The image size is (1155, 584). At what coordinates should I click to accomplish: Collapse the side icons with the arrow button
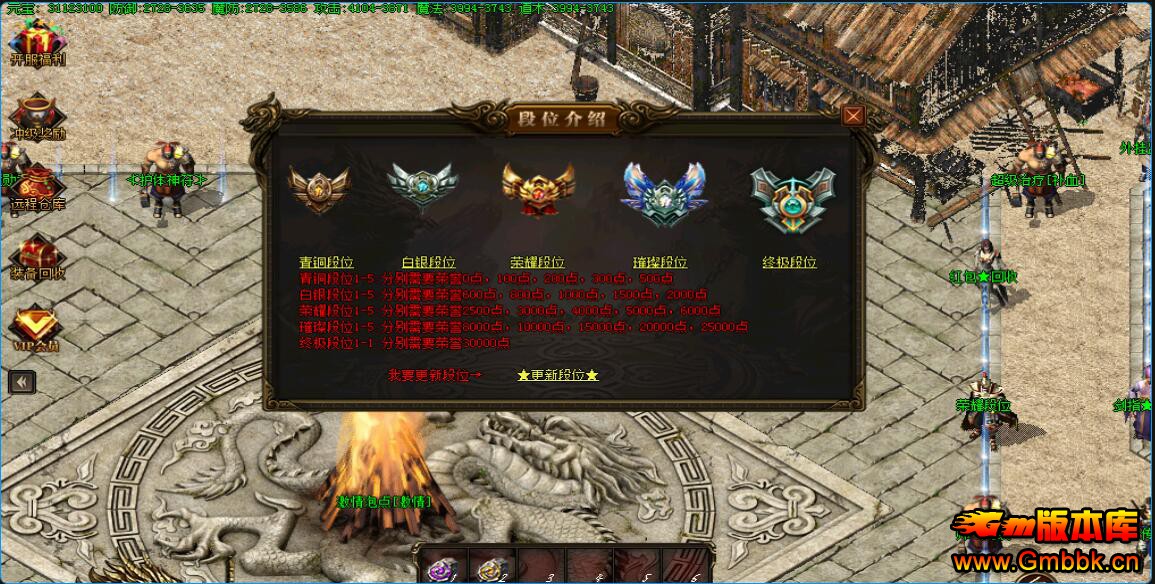pos(22,381)
